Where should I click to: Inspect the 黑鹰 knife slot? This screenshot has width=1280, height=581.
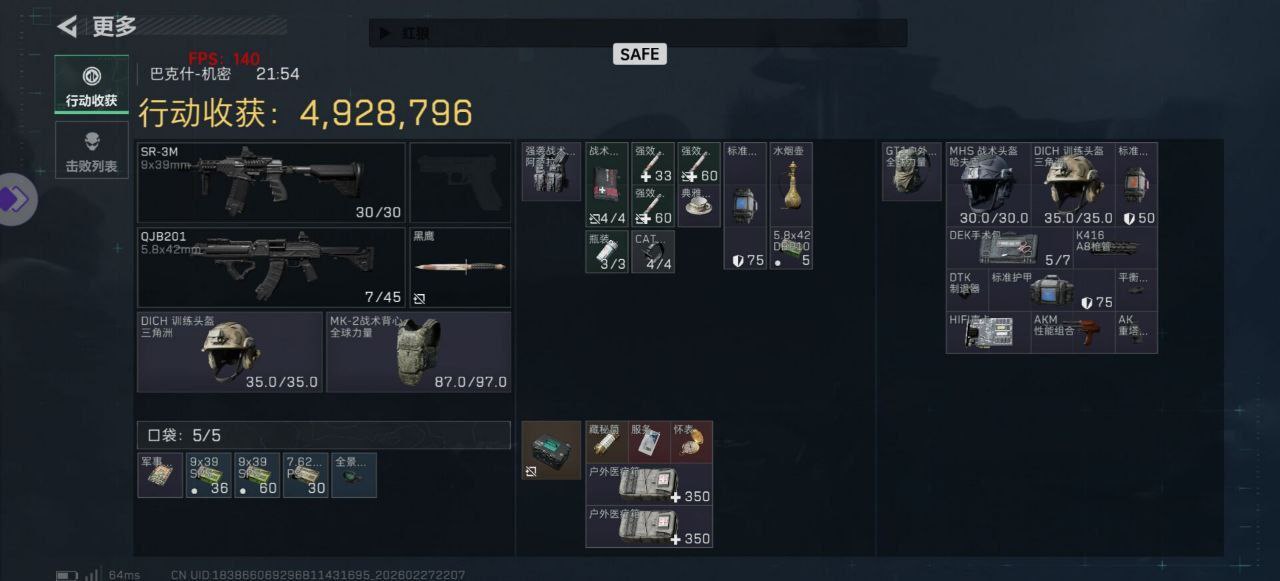[x=460, y=268]
